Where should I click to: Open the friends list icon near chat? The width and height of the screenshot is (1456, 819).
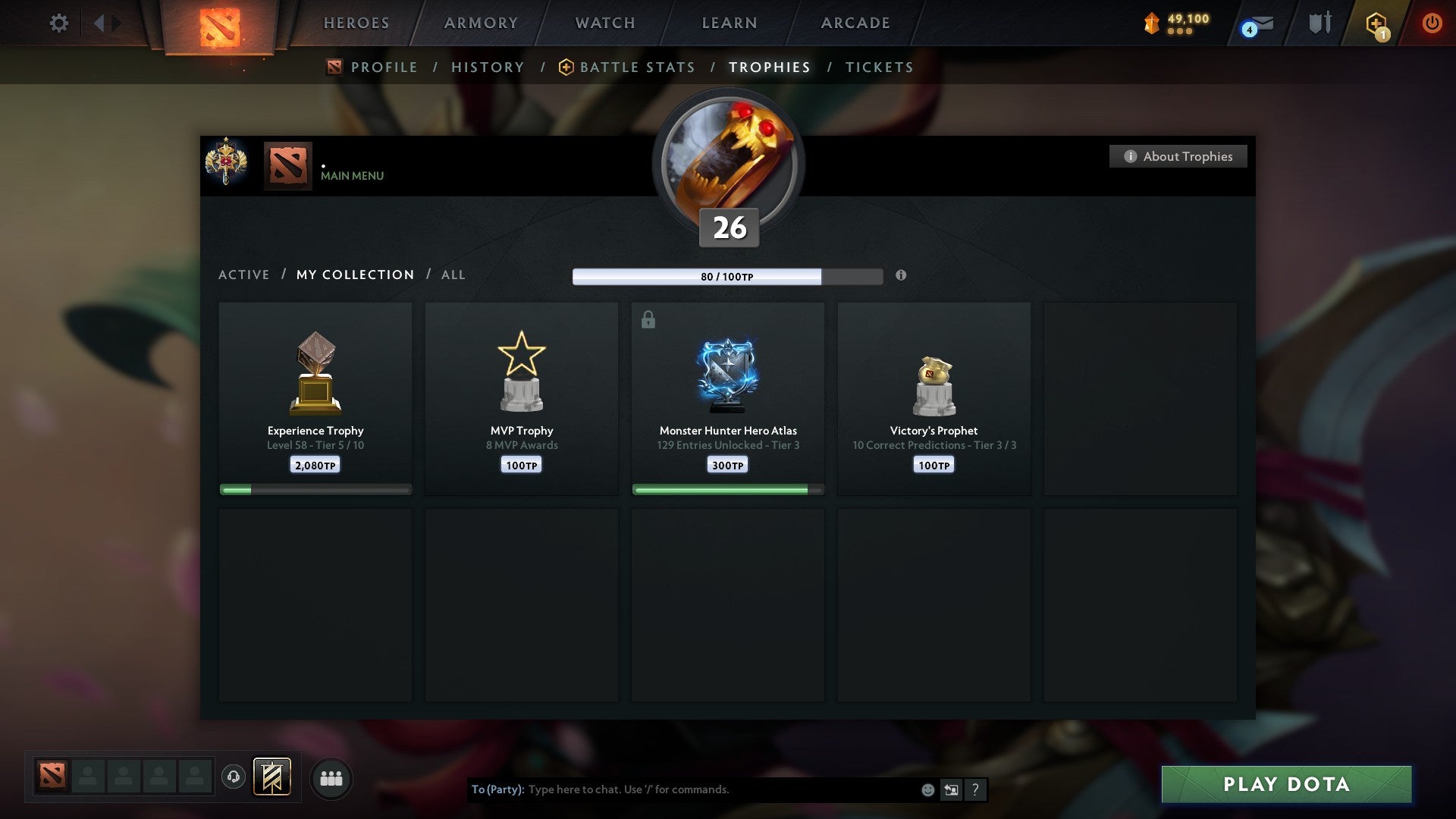331,778
